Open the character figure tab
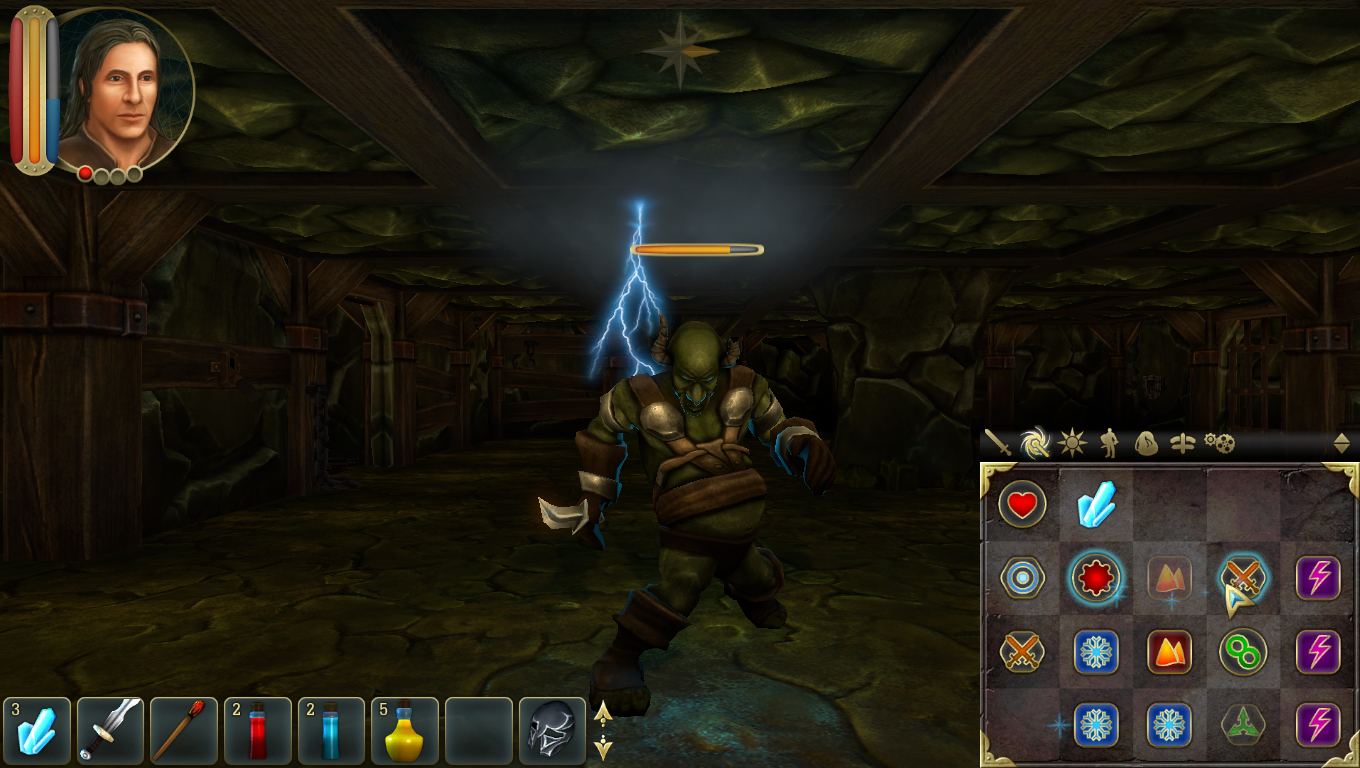This screenshot has height=768, width=1360. tap(1109, 442)
